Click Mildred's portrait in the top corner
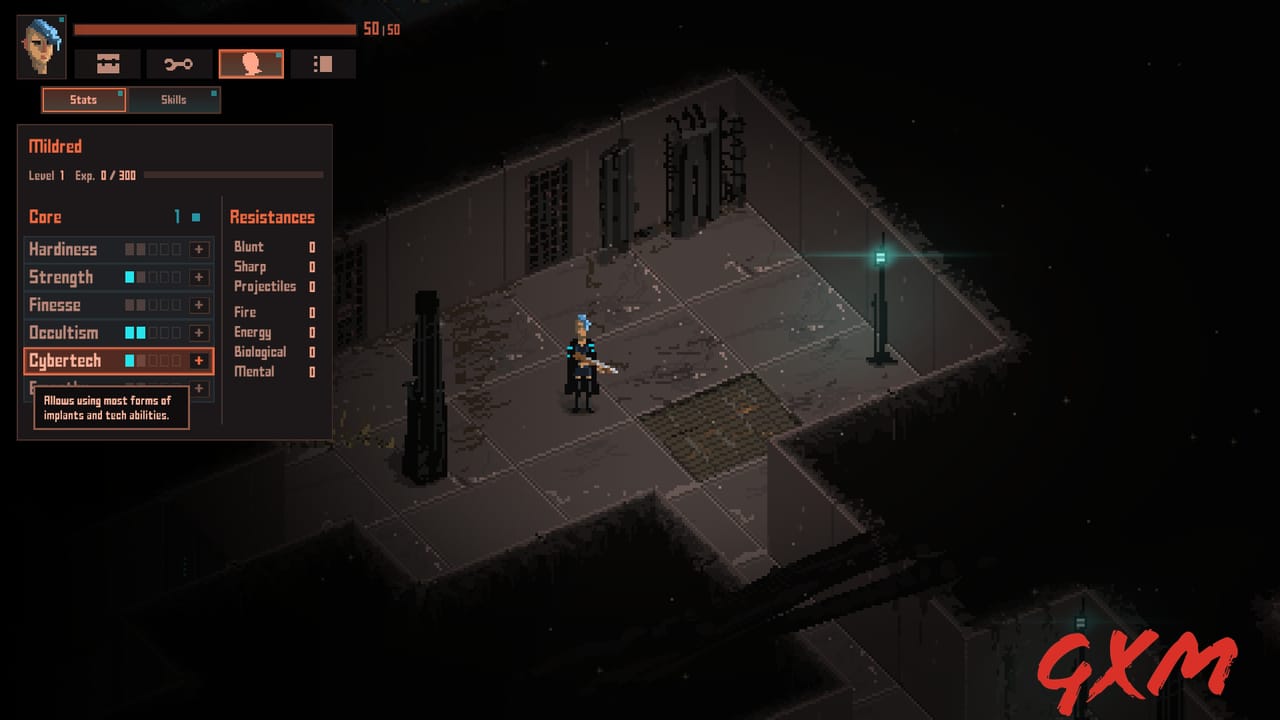Image resolution: width=1280 pixels, height=720 pixels. pos(40,47)
